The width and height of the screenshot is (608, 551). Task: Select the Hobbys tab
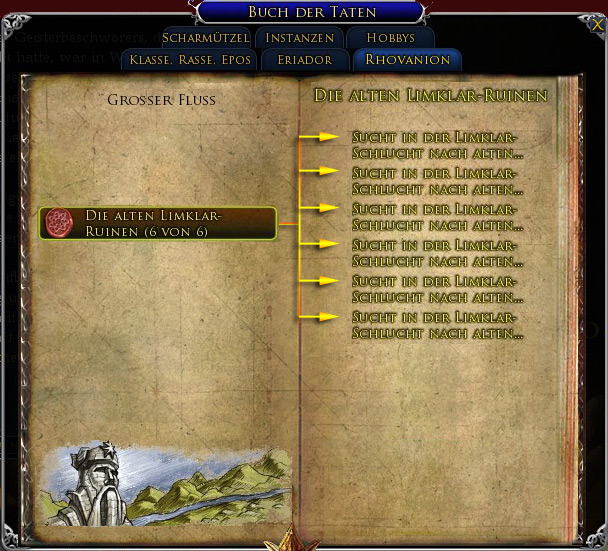(390, 37)
